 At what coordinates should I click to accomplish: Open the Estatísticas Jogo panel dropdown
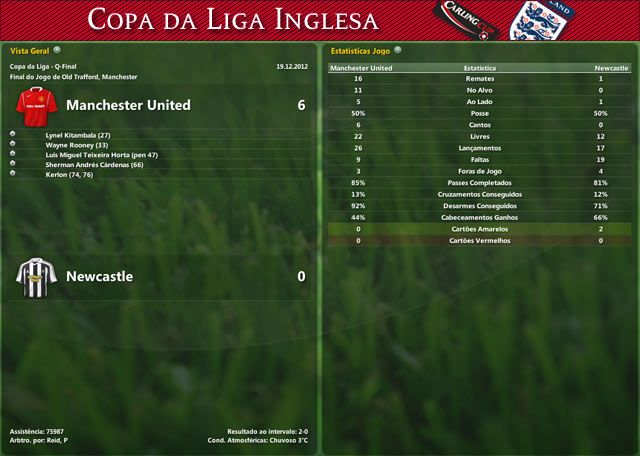(398, 49)
